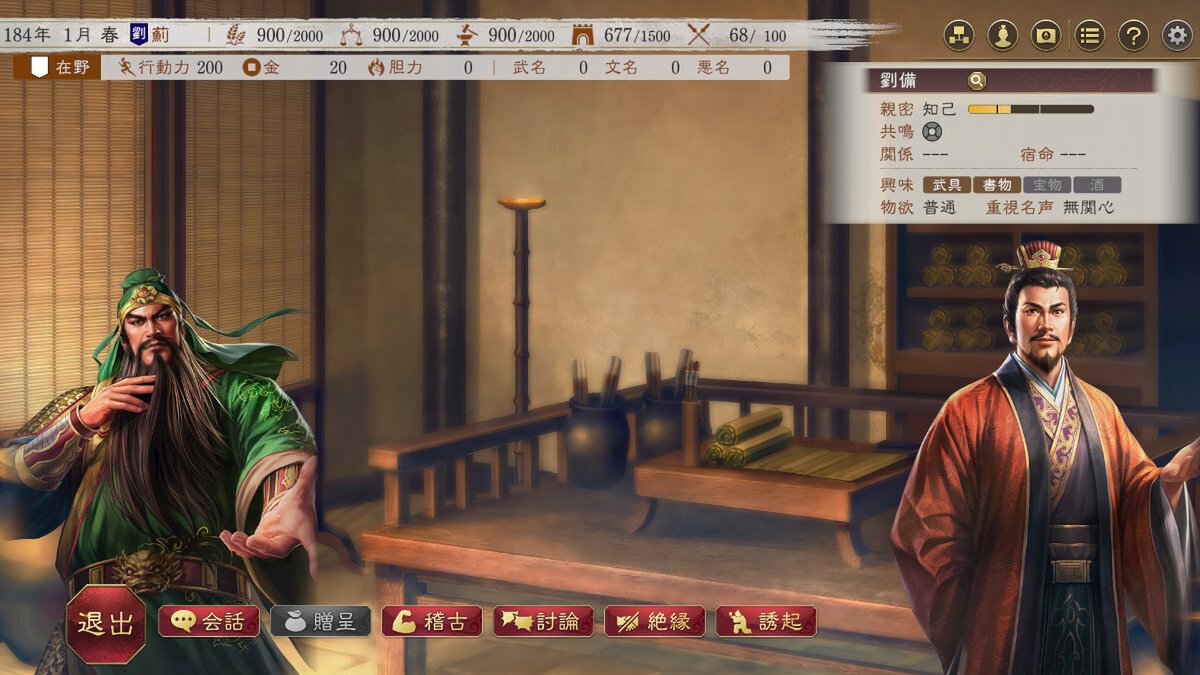Begin a 討論 debate
The height and width of the screenshot is (675, 1200).
point(543,621)
